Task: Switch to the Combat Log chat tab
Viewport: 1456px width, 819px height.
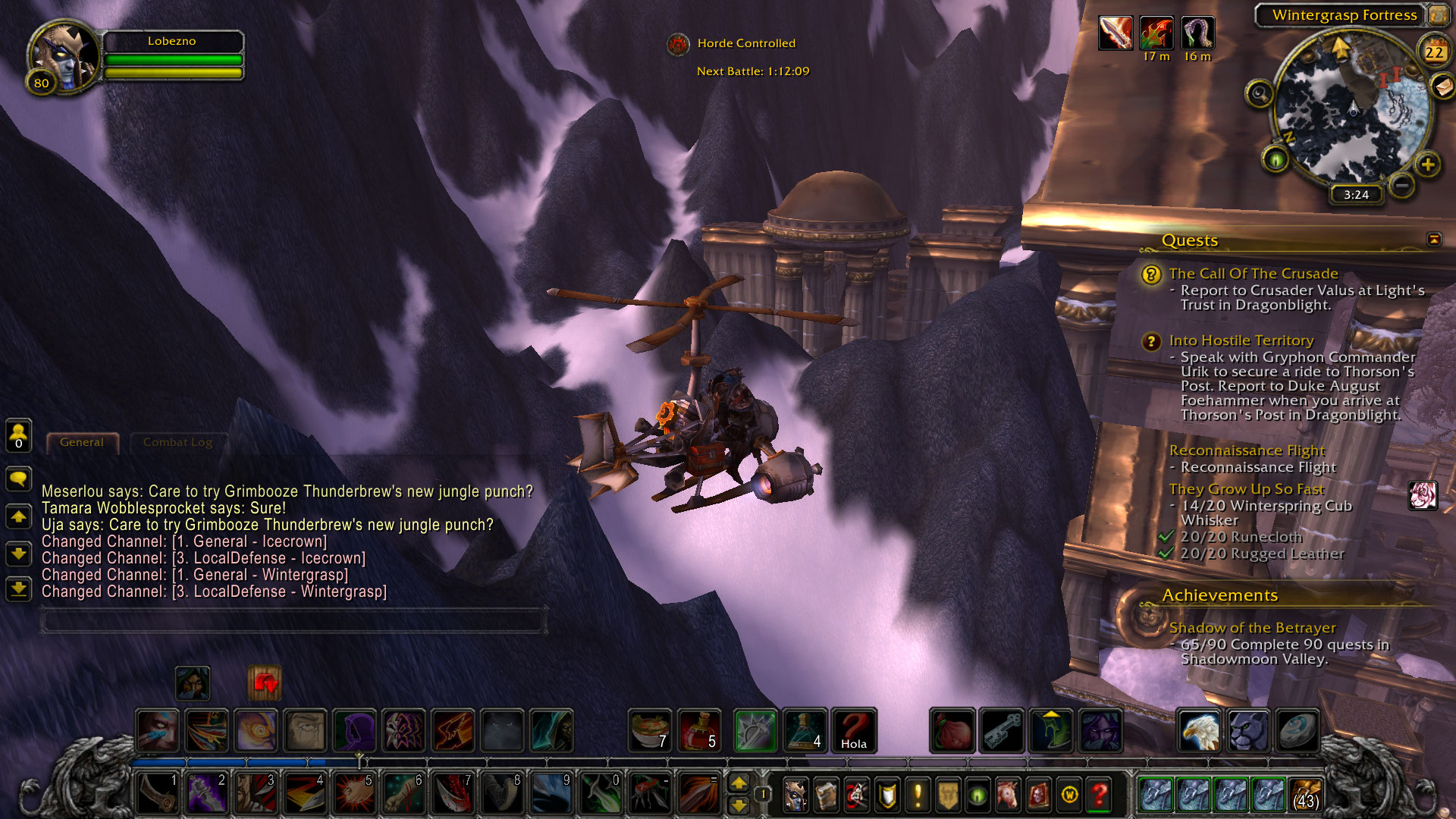Action: [177, 442]
